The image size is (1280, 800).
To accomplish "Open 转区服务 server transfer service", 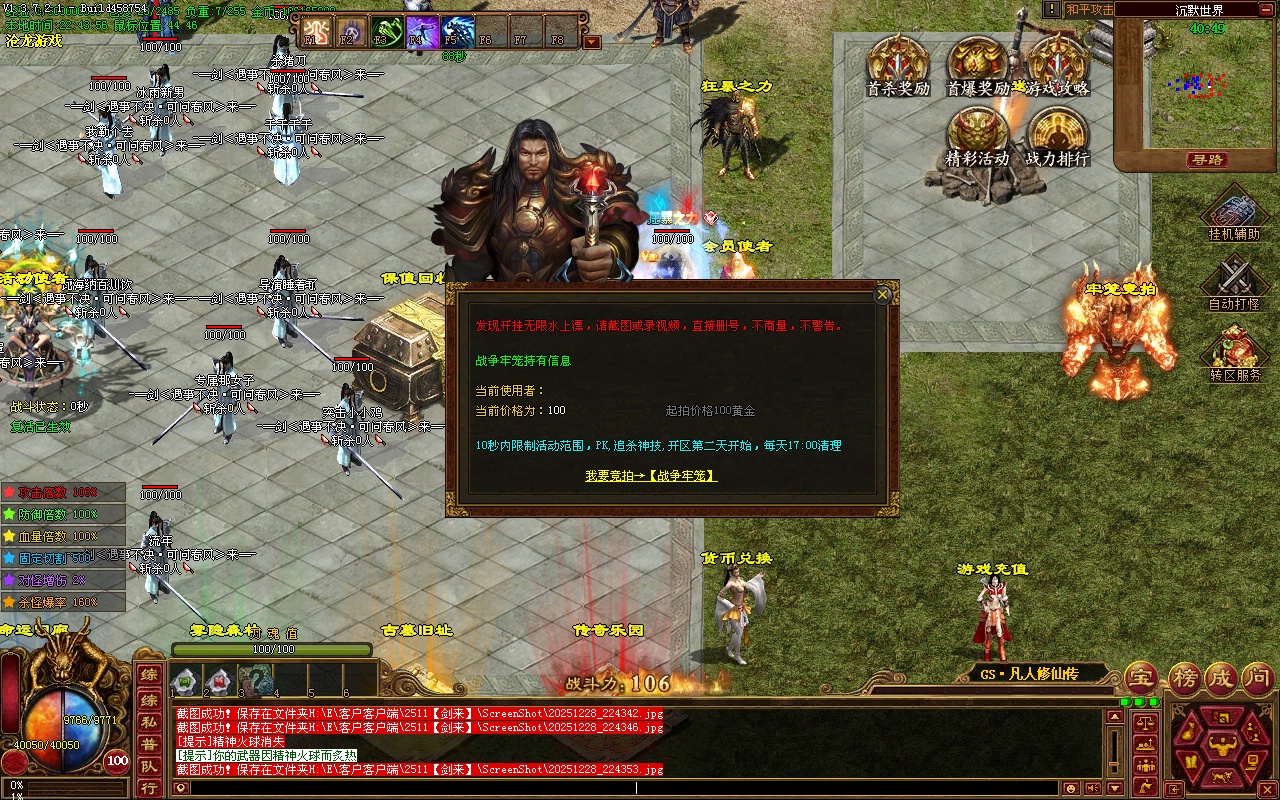I will point(1234,352).
